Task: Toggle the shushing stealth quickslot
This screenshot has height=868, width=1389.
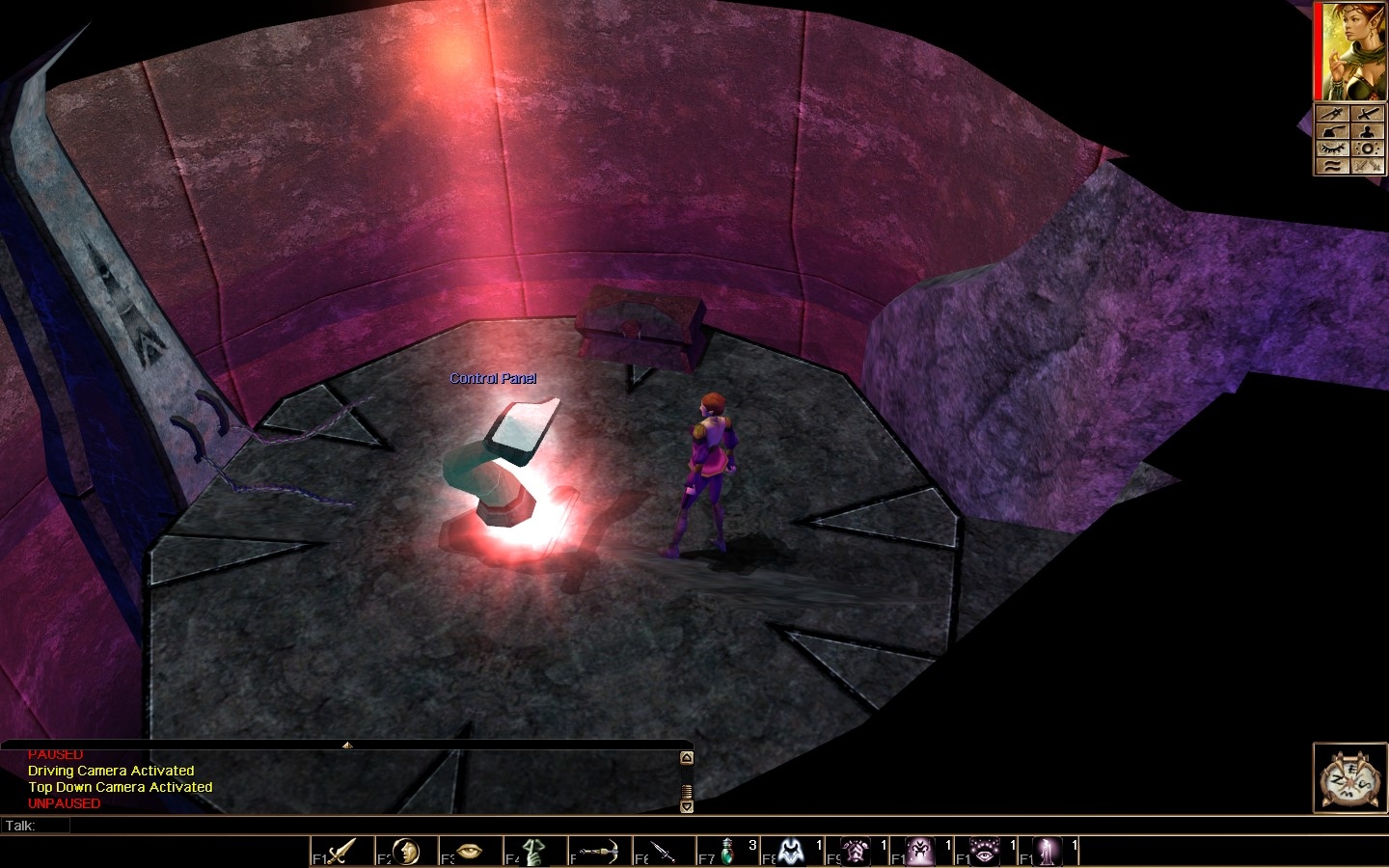Action: point(533,852)
